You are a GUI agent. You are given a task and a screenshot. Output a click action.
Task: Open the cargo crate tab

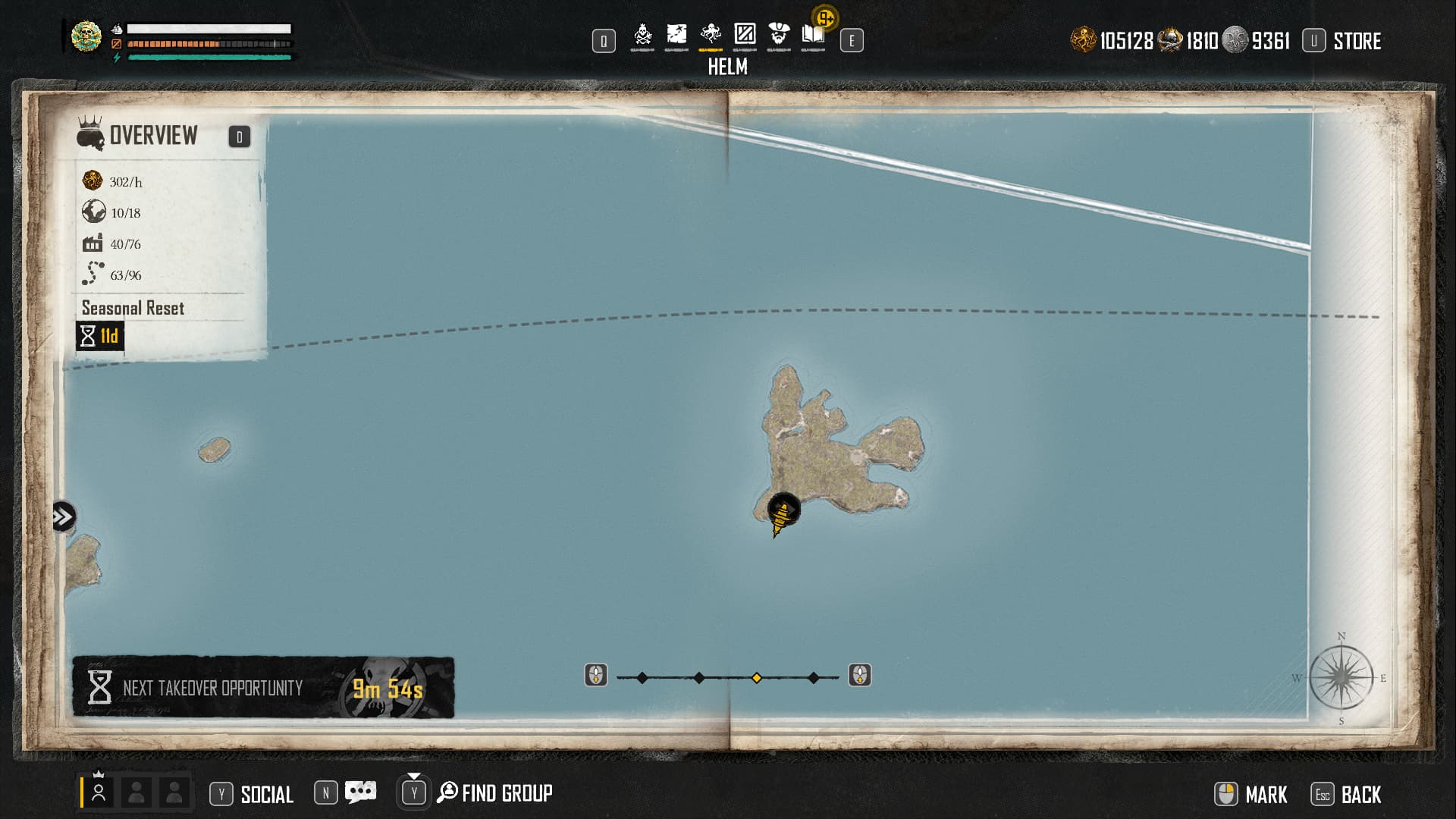(745, 36)
